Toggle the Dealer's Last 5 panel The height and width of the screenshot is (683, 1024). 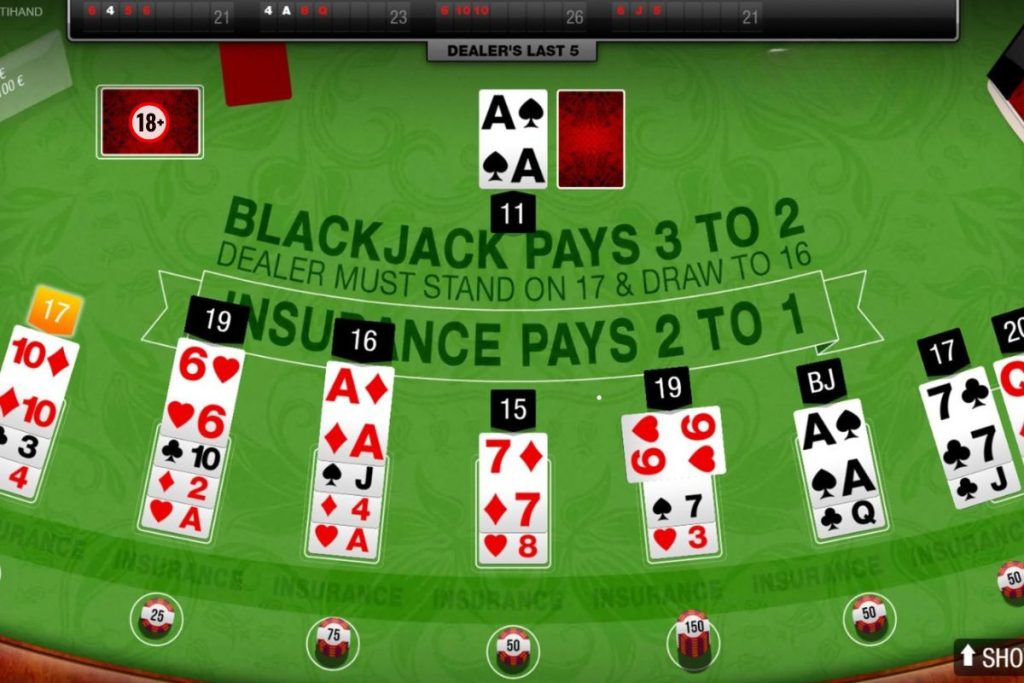pyautogui.click(x=511, y=51)
